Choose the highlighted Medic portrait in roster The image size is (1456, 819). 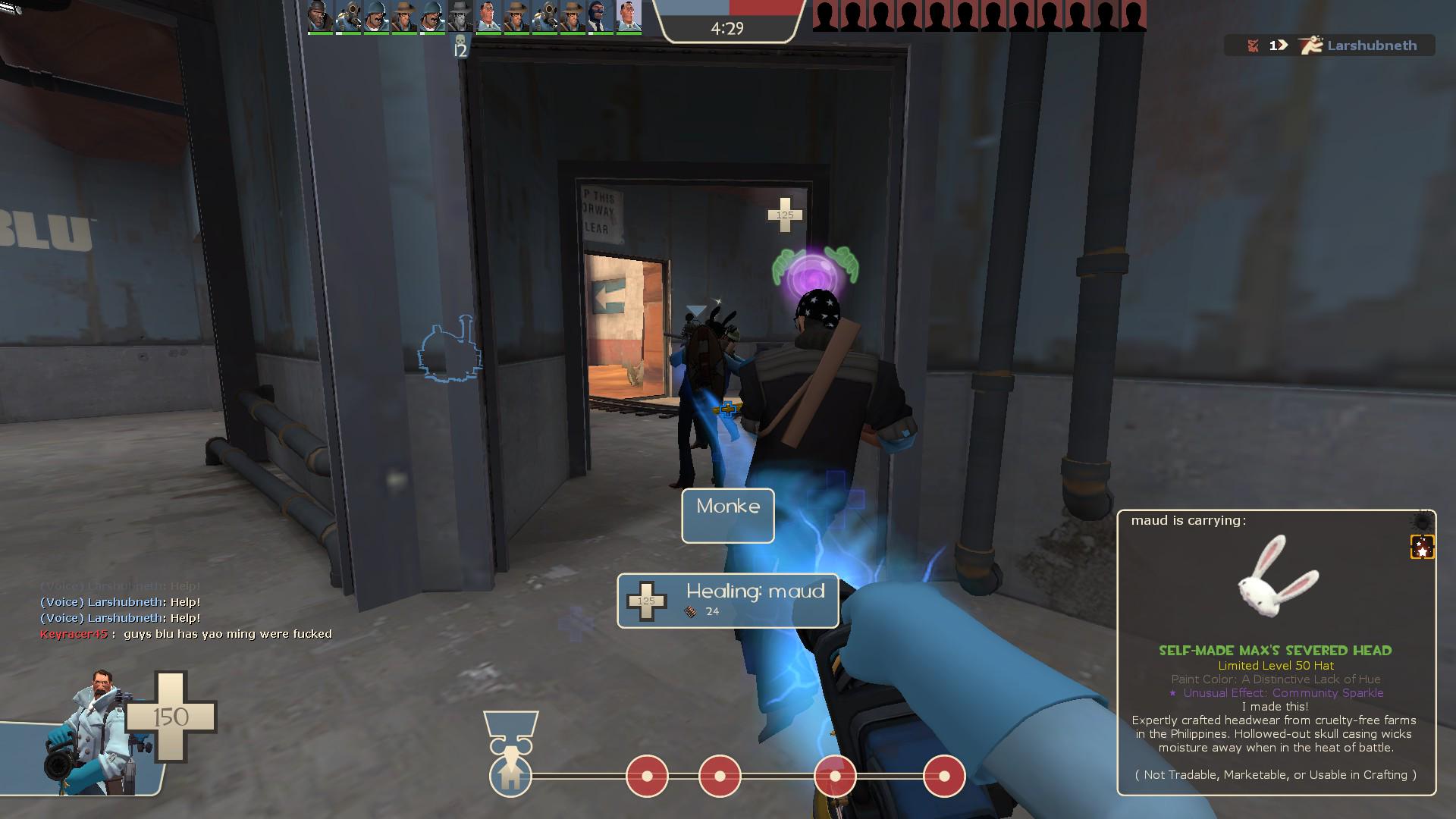629,17
